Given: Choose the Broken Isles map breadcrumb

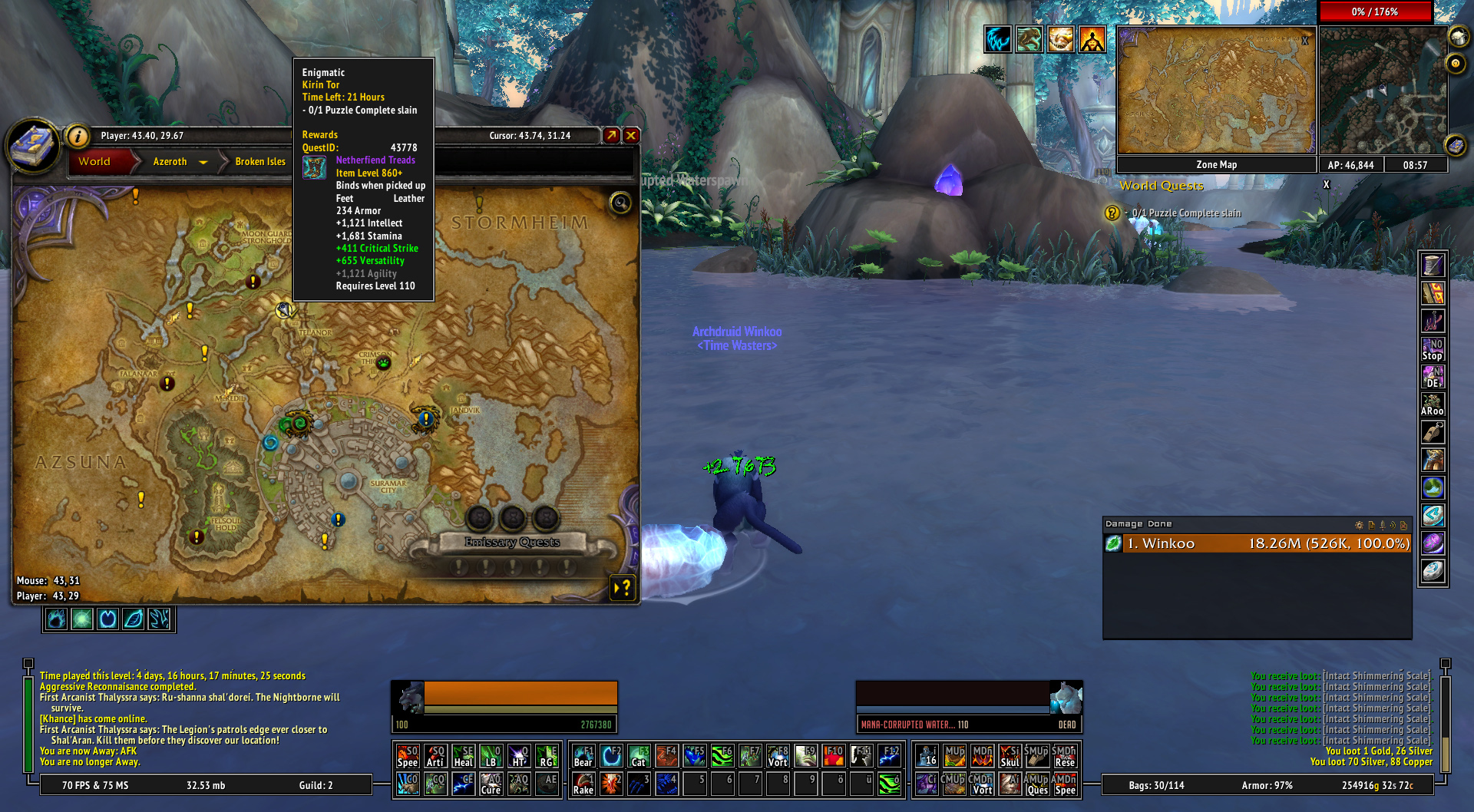Looking at the screenshot, I should pyautogui.click(x=260, y=162).
